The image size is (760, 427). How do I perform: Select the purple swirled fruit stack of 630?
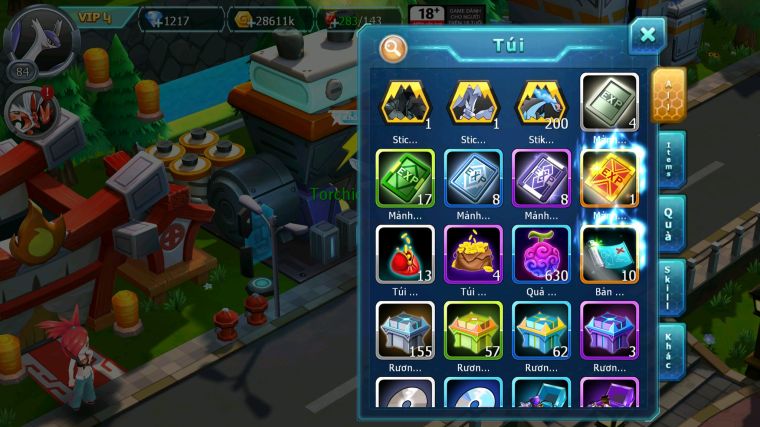(541, 252)
